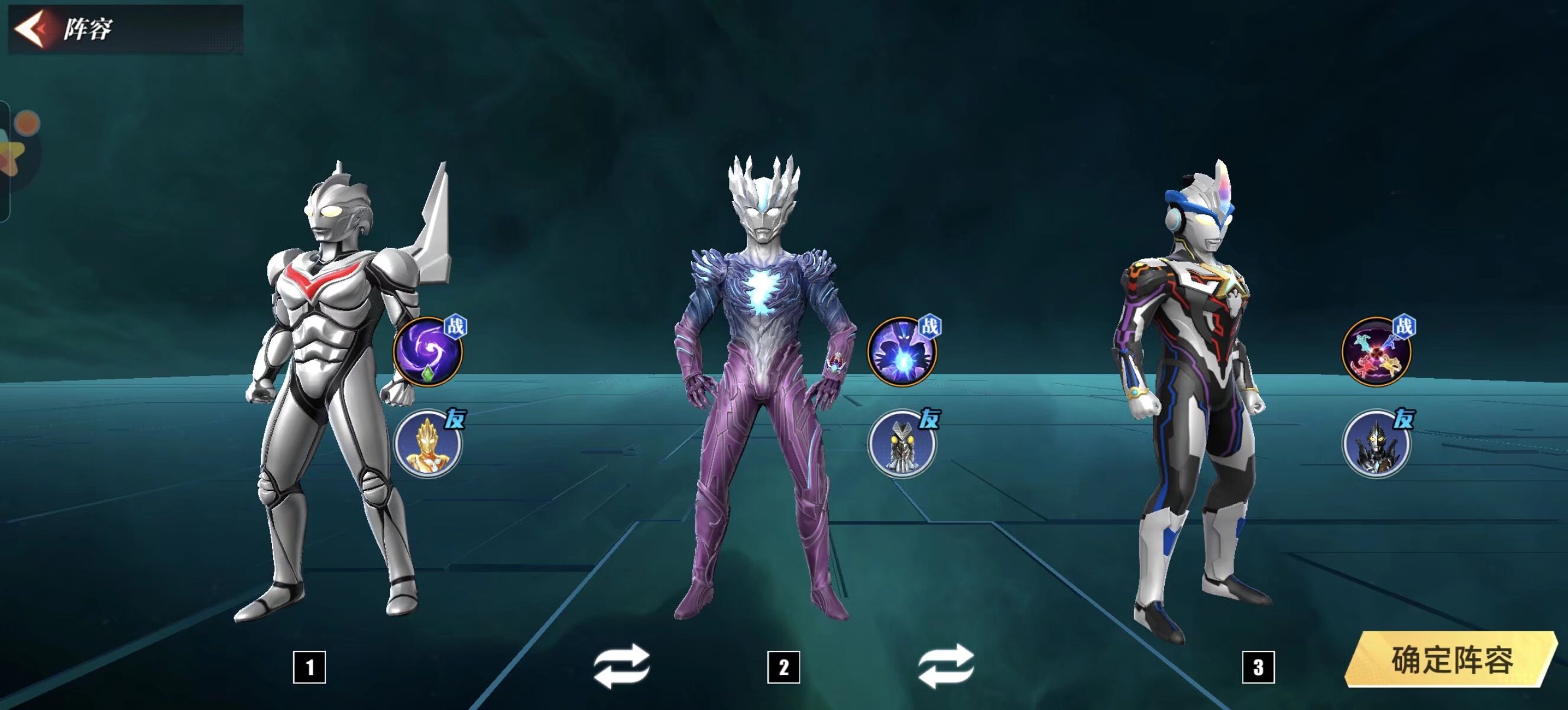Screen dimensions: 1568x710
Task: Swap lineup positions 2 and 3
Action: point(946,666)
